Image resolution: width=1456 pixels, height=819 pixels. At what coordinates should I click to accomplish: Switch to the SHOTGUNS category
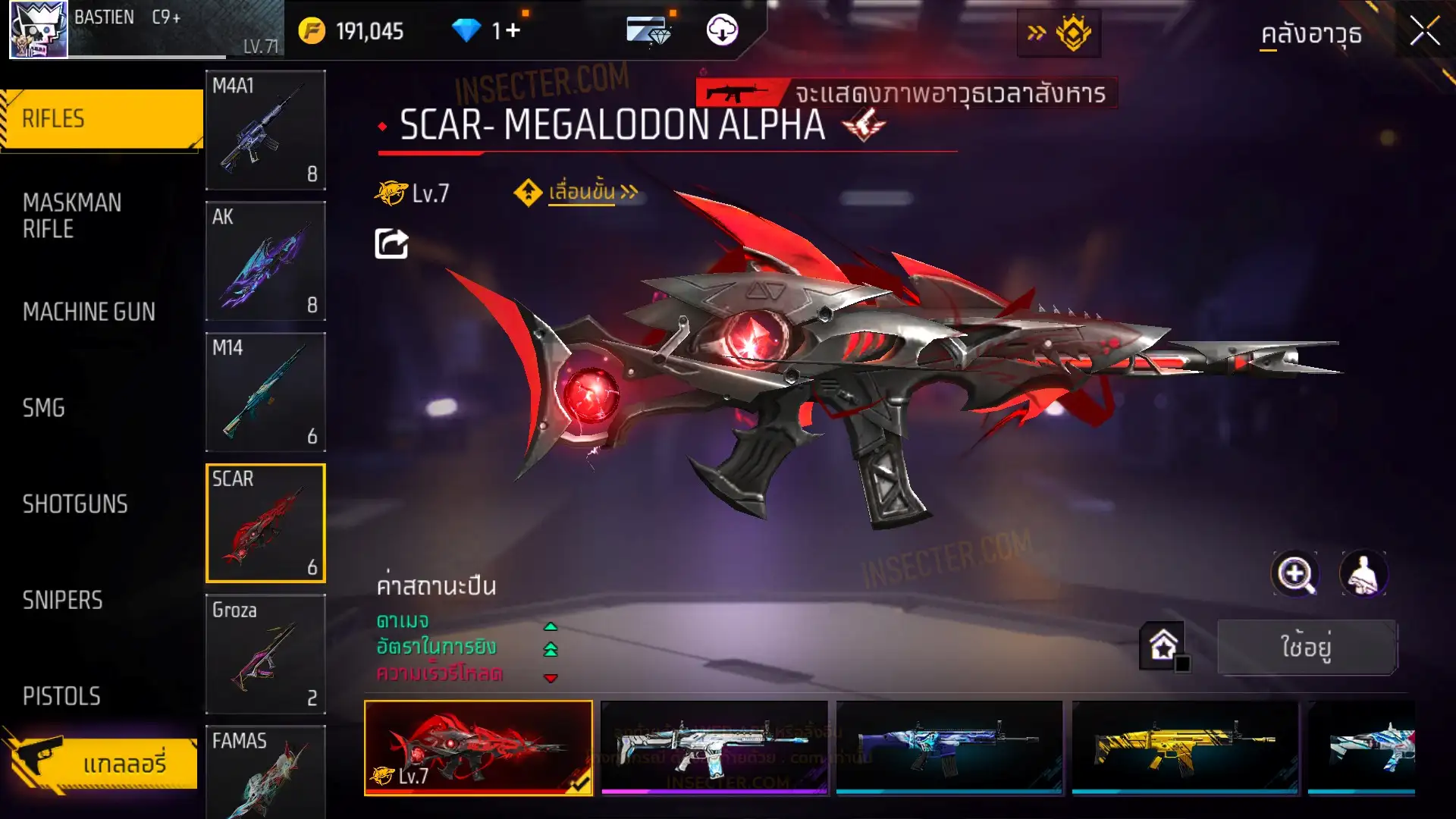point(75,504)
